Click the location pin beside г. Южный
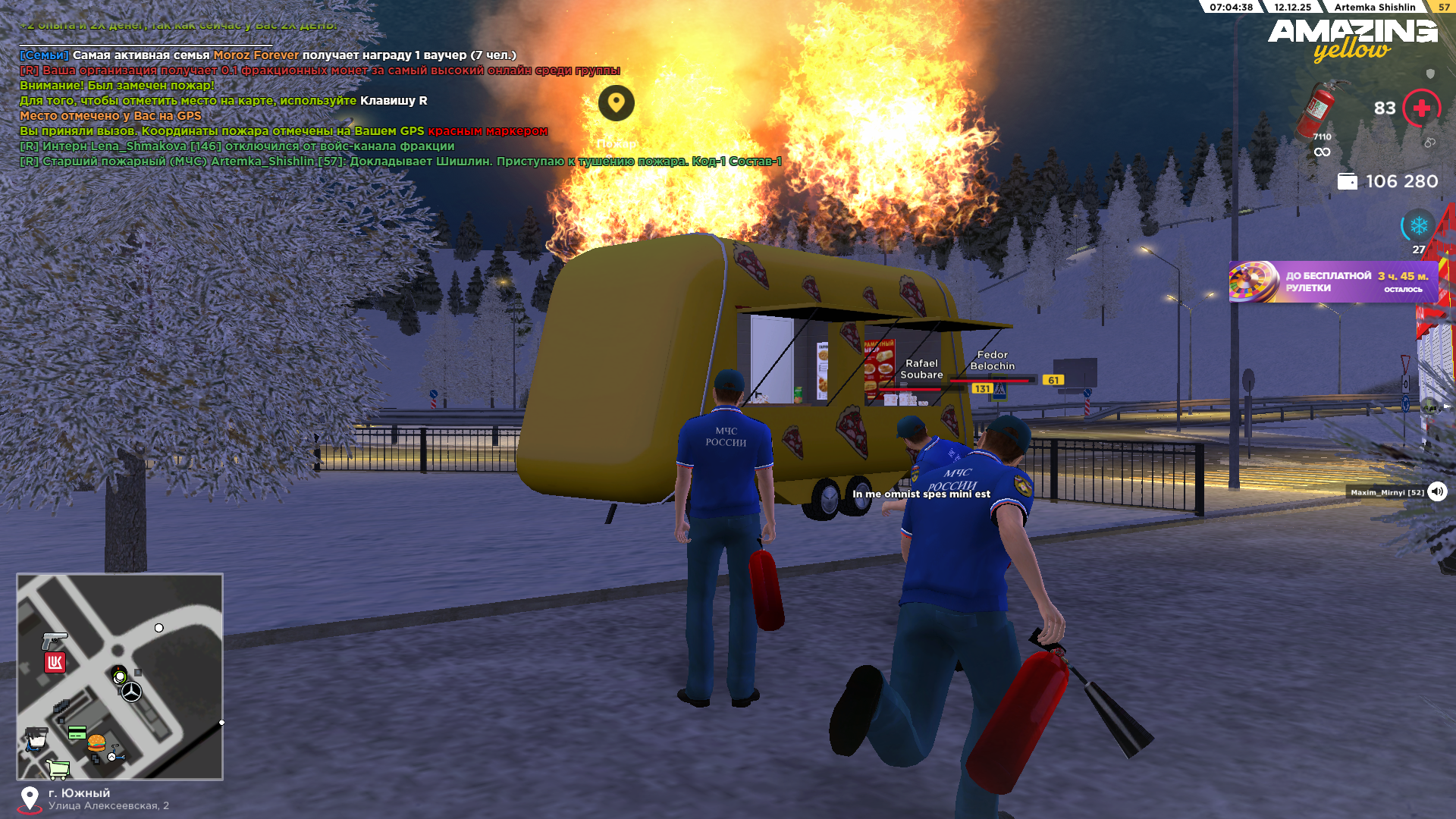This screenshot has height=819, width=1456. (x=30, y=799)
